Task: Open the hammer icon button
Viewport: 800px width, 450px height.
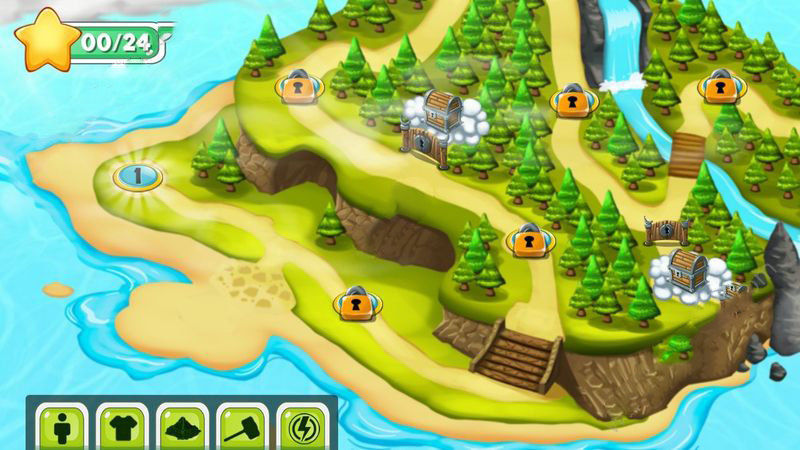Action: 240,427
